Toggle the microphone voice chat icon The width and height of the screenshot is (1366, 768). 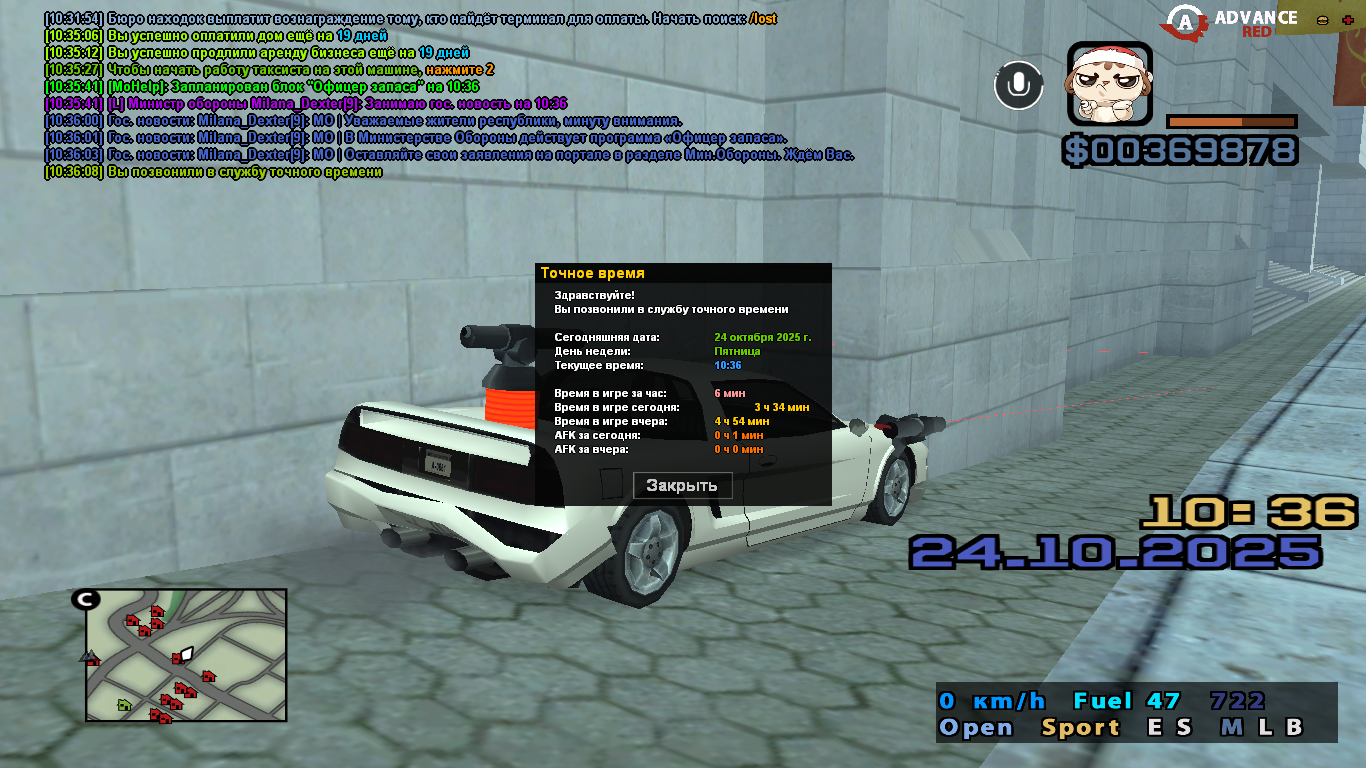coord(1018,85)
